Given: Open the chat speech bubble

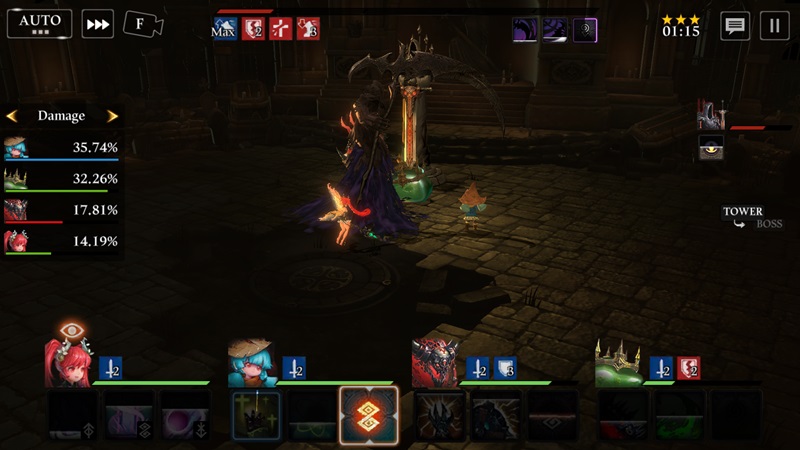Looking at the screenshot, I should tap(735, 26).
